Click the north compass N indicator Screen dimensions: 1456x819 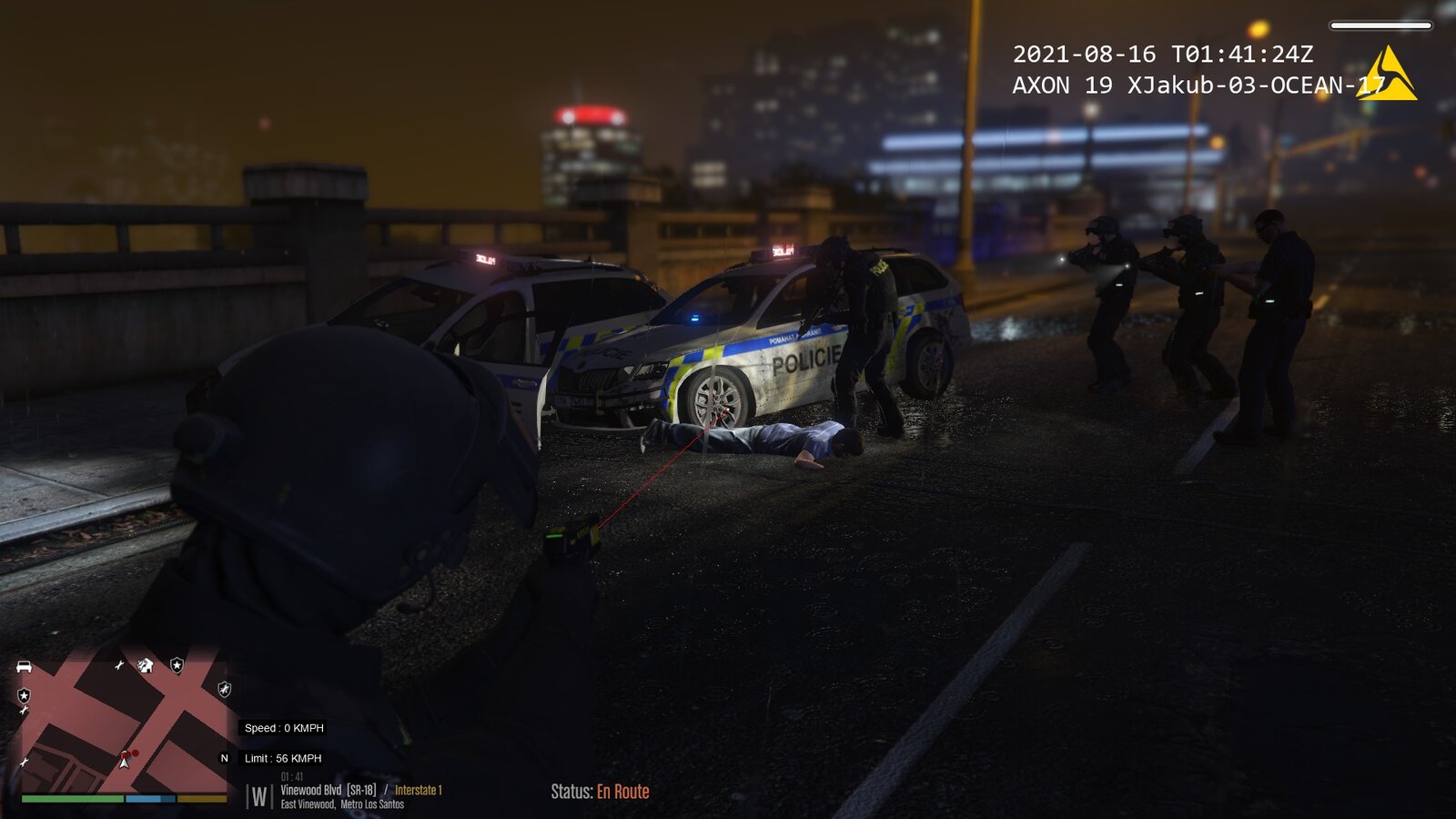pos(225,758)
